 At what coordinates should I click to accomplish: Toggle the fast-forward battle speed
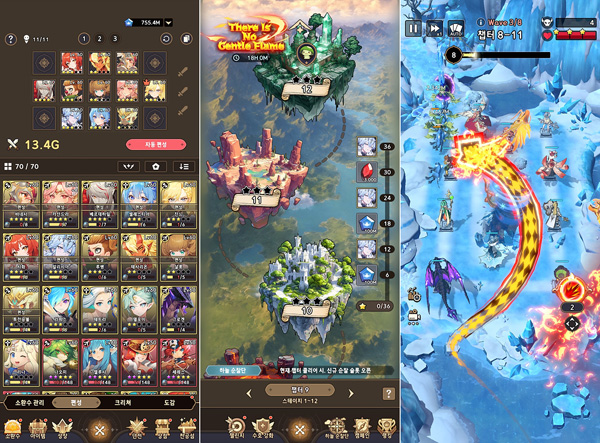[435, 29]
